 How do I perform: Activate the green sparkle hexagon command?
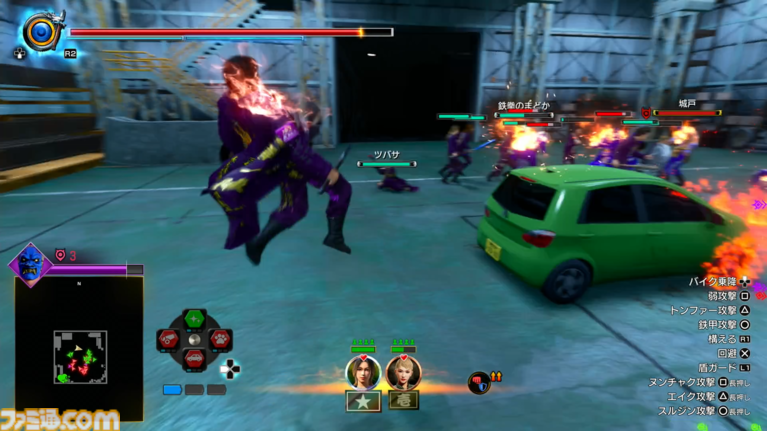tap(194, 319)
